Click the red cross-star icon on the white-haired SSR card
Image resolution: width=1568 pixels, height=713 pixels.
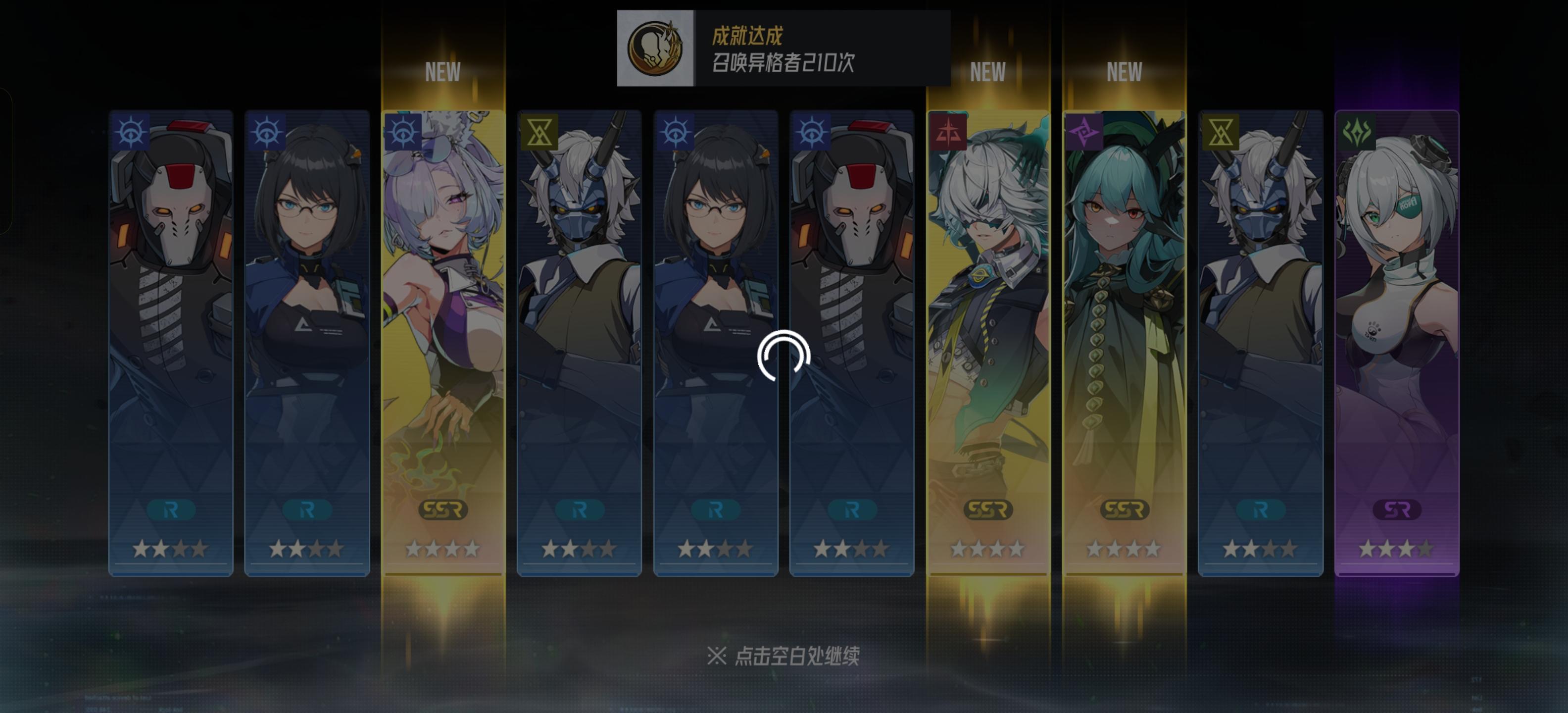coord(948,132)
